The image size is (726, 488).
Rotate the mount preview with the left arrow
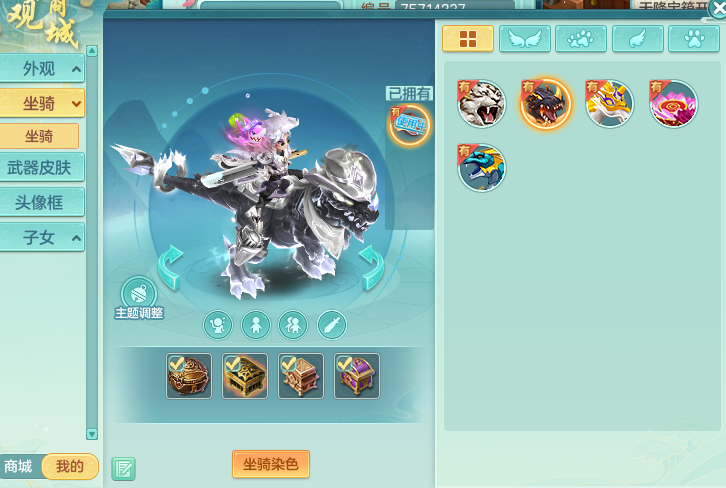[171, 266]
